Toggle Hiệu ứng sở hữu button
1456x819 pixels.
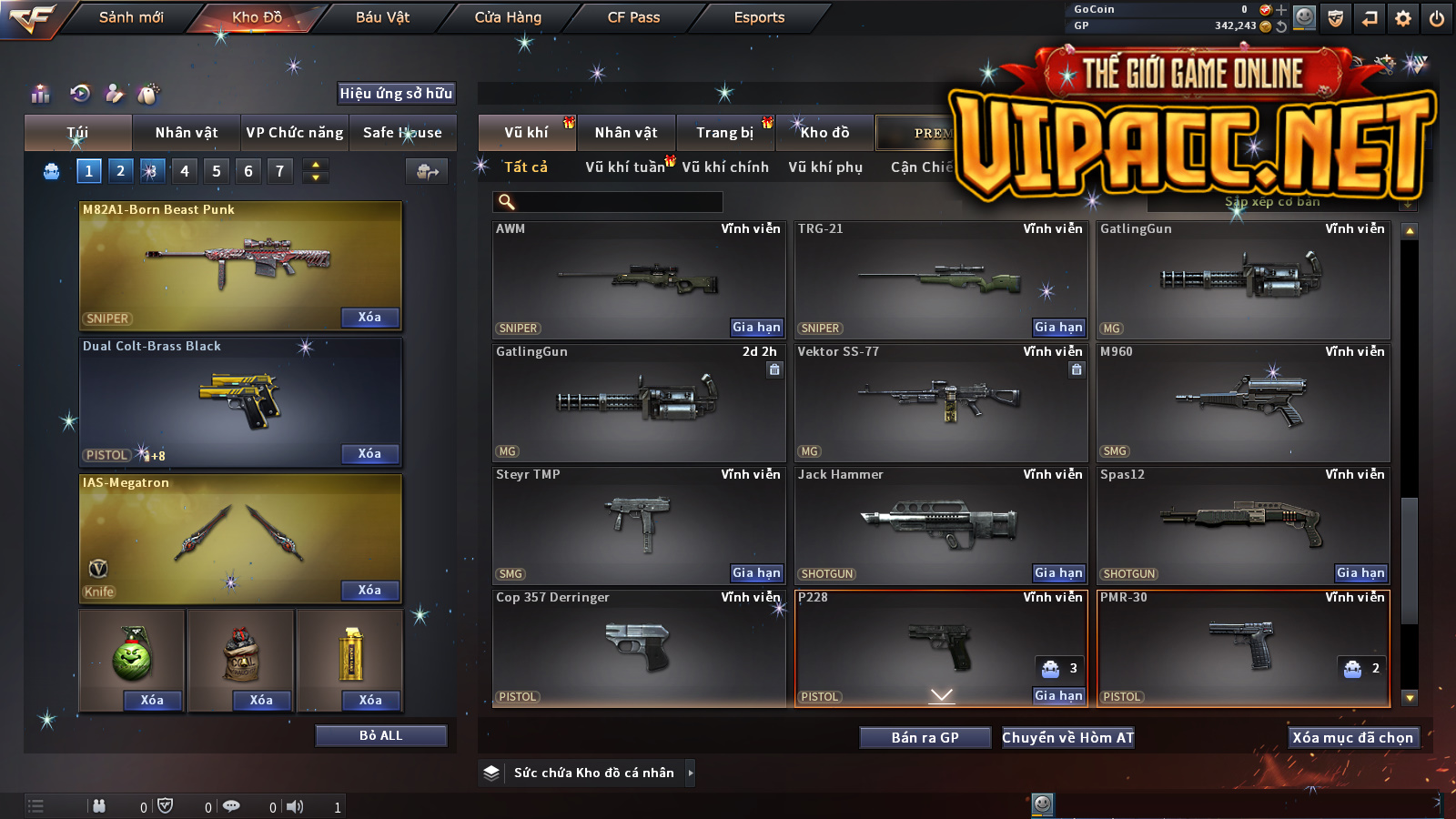396,94
